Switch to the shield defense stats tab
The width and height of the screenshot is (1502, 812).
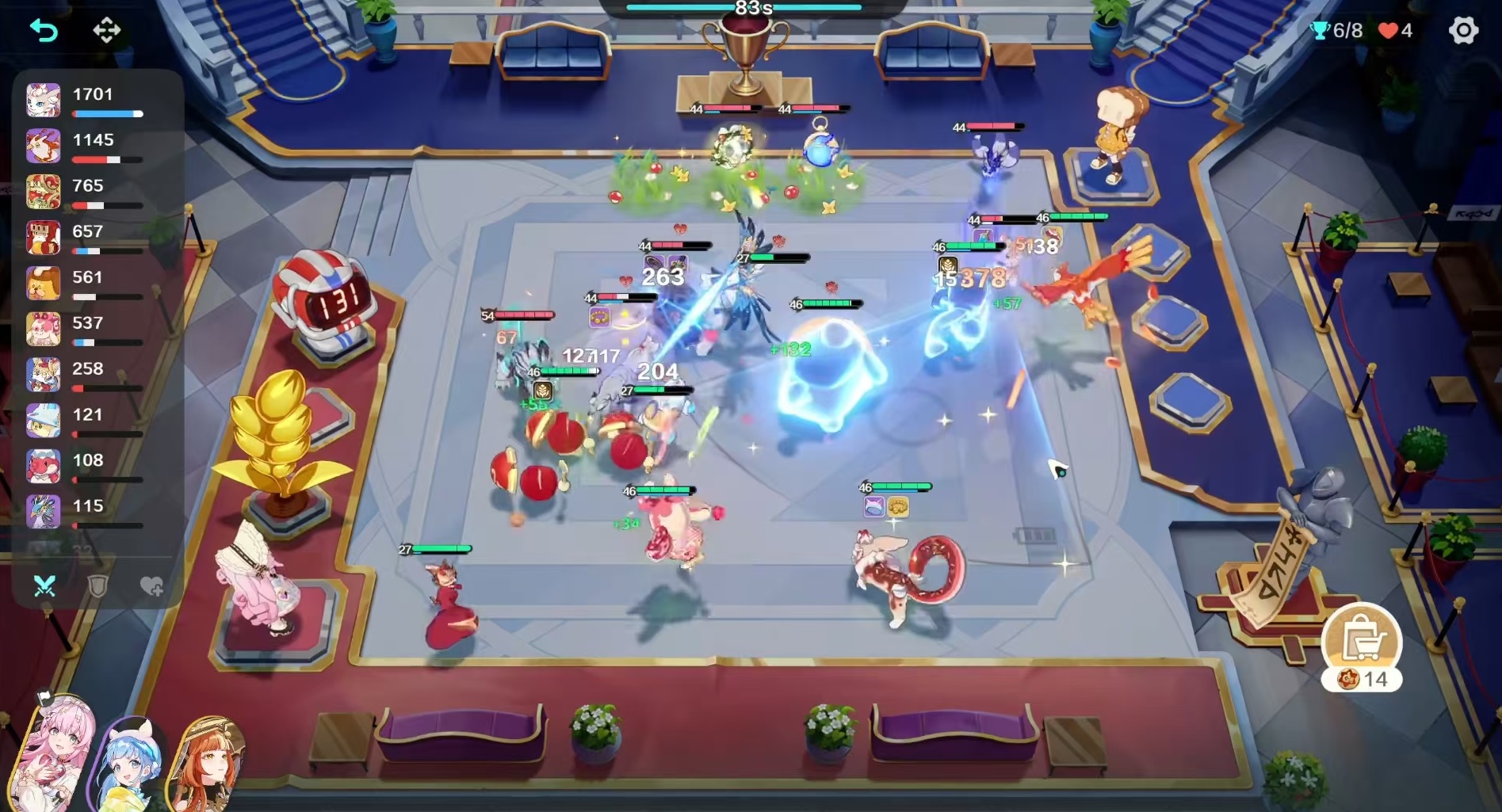pos(97,586)
